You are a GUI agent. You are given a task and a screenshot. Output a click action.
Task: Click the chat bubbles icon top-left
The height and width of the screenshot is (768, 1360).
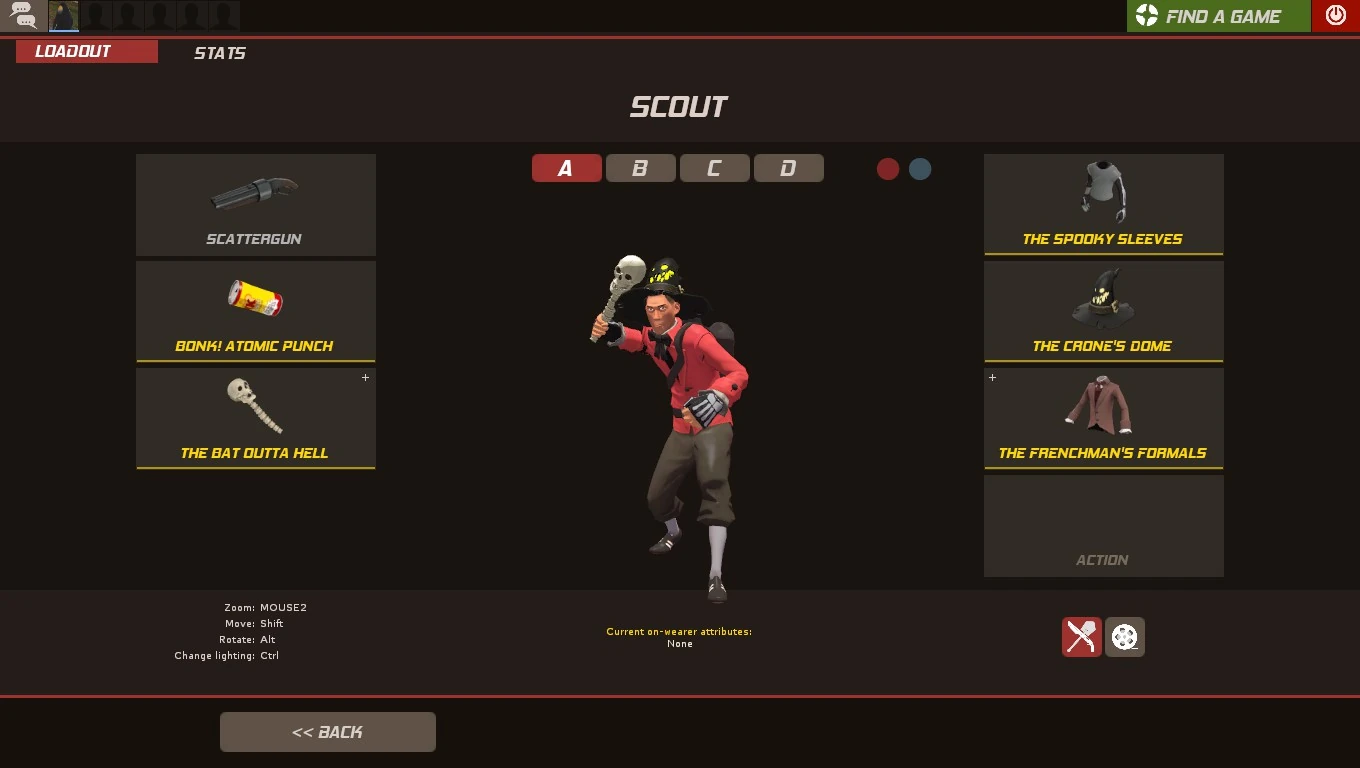coord(22,15)
